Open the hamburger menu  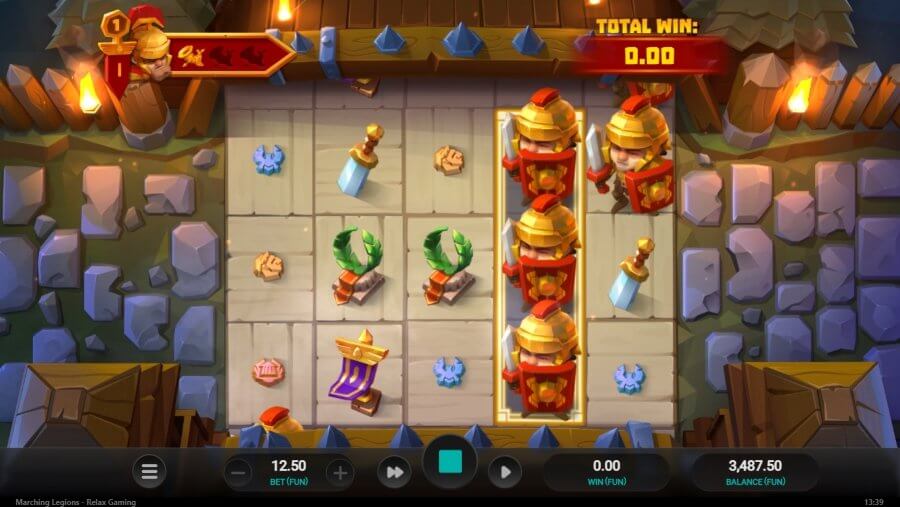tap(148, 471)
